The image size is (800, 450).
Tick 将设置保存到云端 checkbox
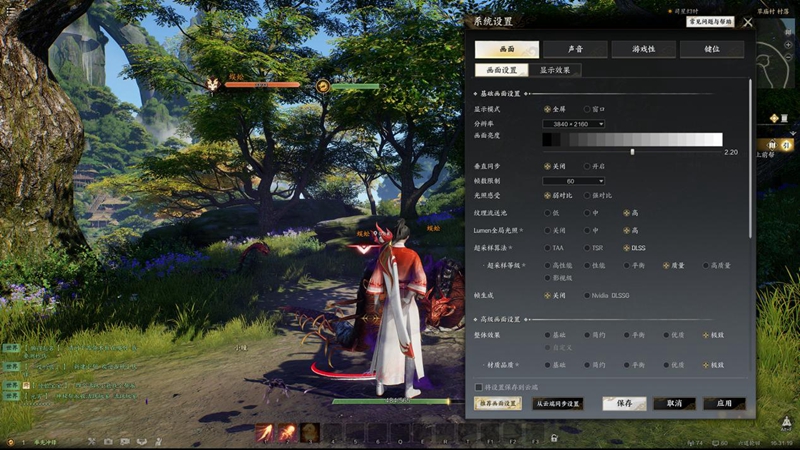pos(478,386)
